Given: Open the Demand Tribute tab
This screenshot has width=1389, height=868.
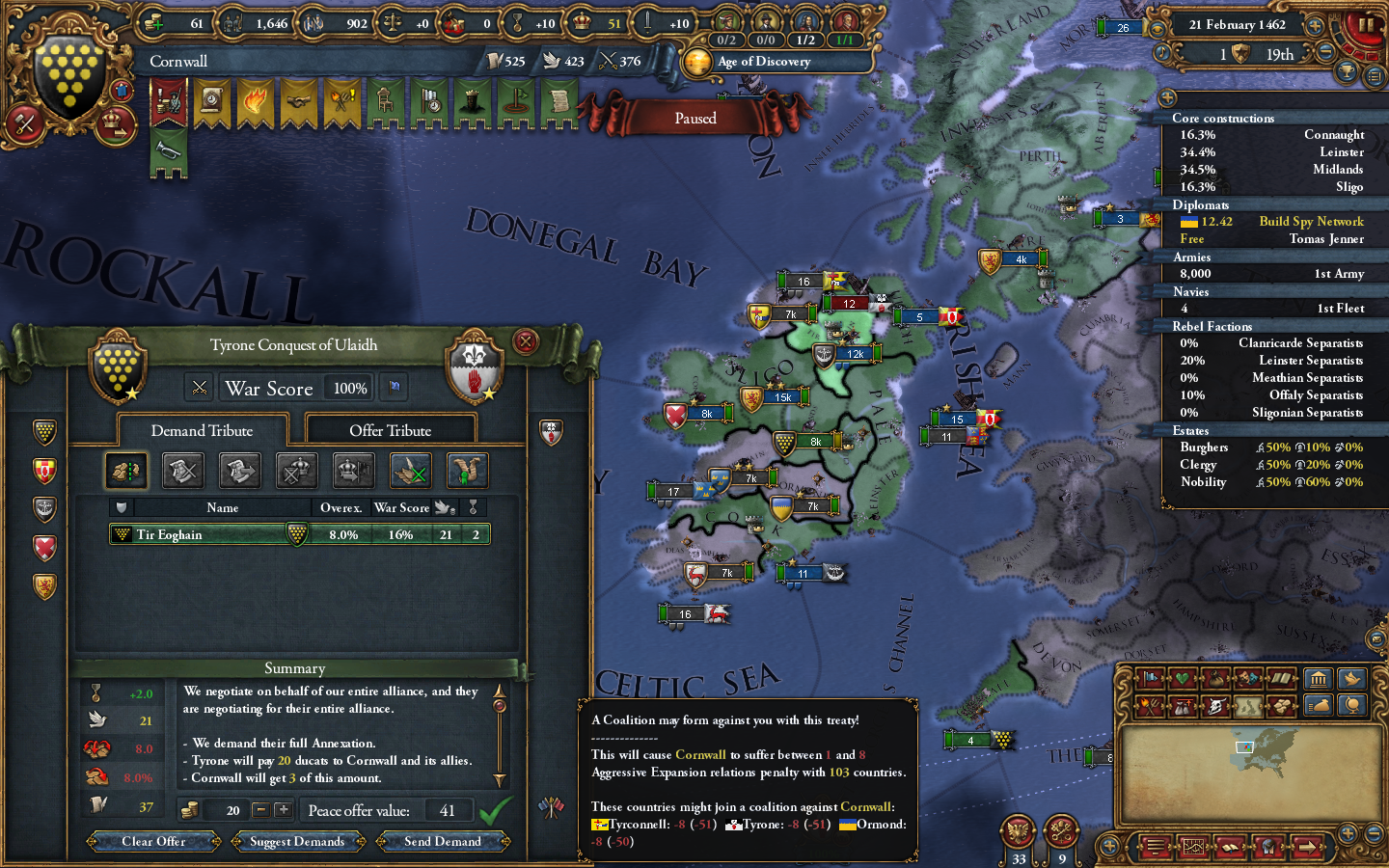Looking at the screenshot, I should tap(203, 430).
